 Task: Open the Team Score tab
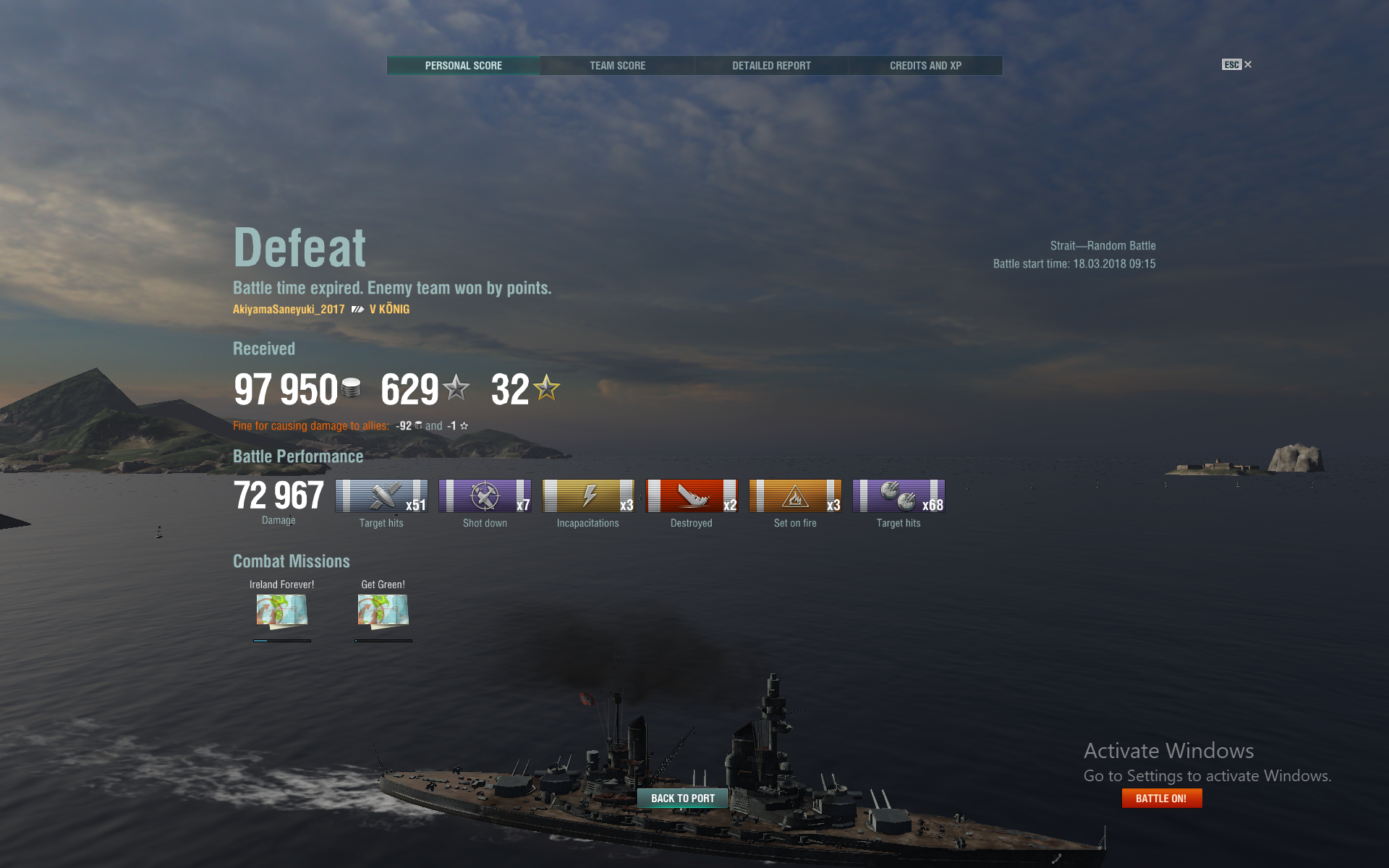pyautogui.click(x=617, y=66)
